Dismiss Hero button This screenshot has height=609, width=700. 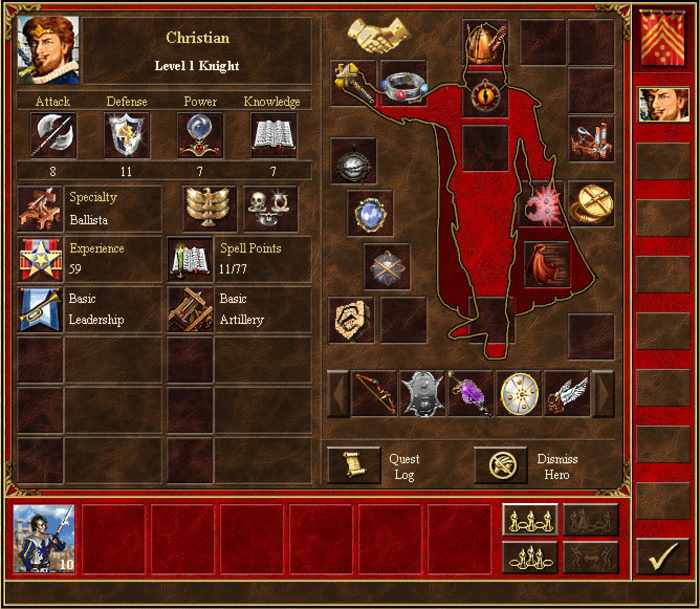point(500,466)
